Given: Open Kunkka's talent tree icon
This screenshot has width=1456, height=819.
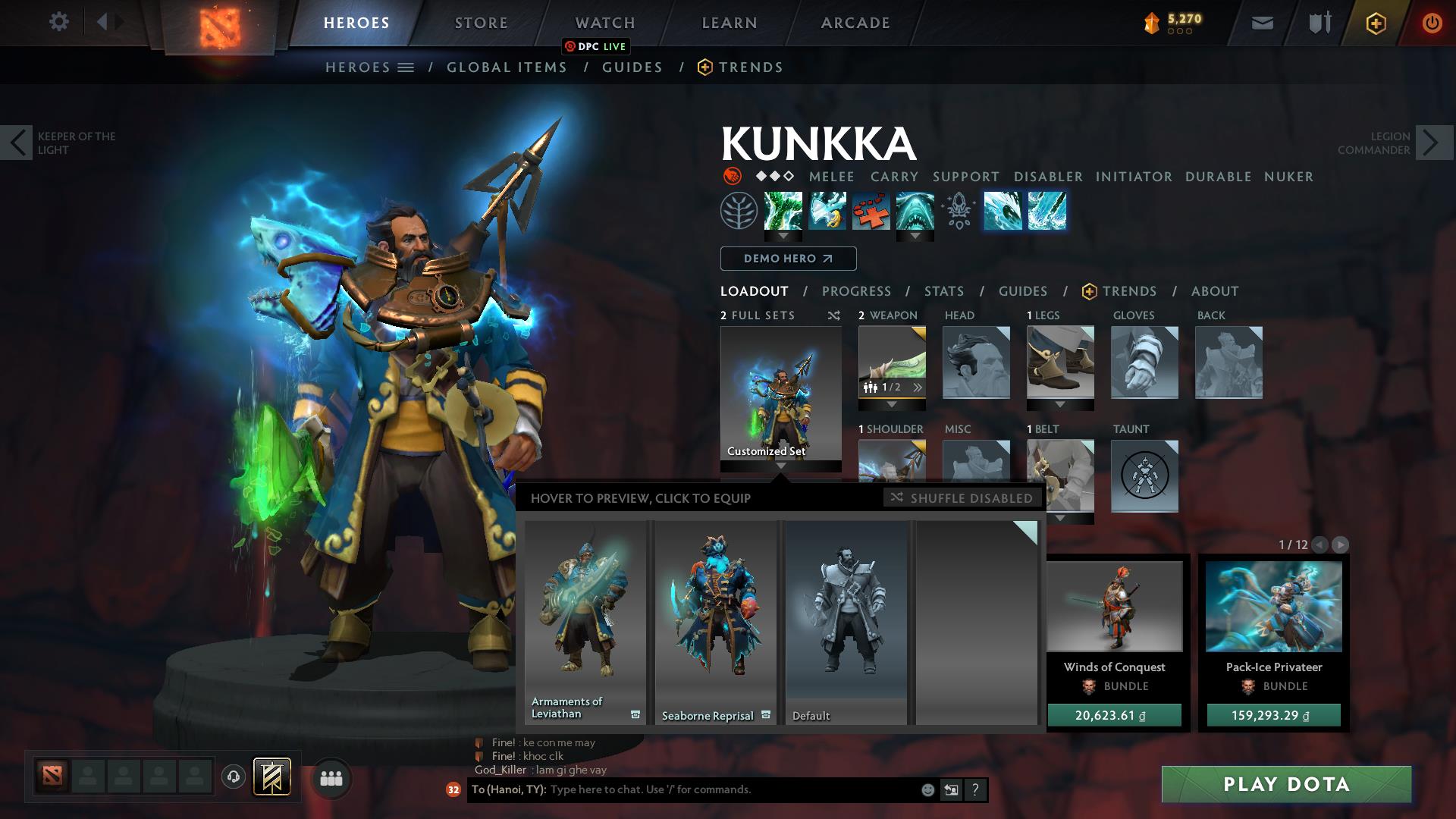Looking at the screenshot, I should click(x=738, y=212).
